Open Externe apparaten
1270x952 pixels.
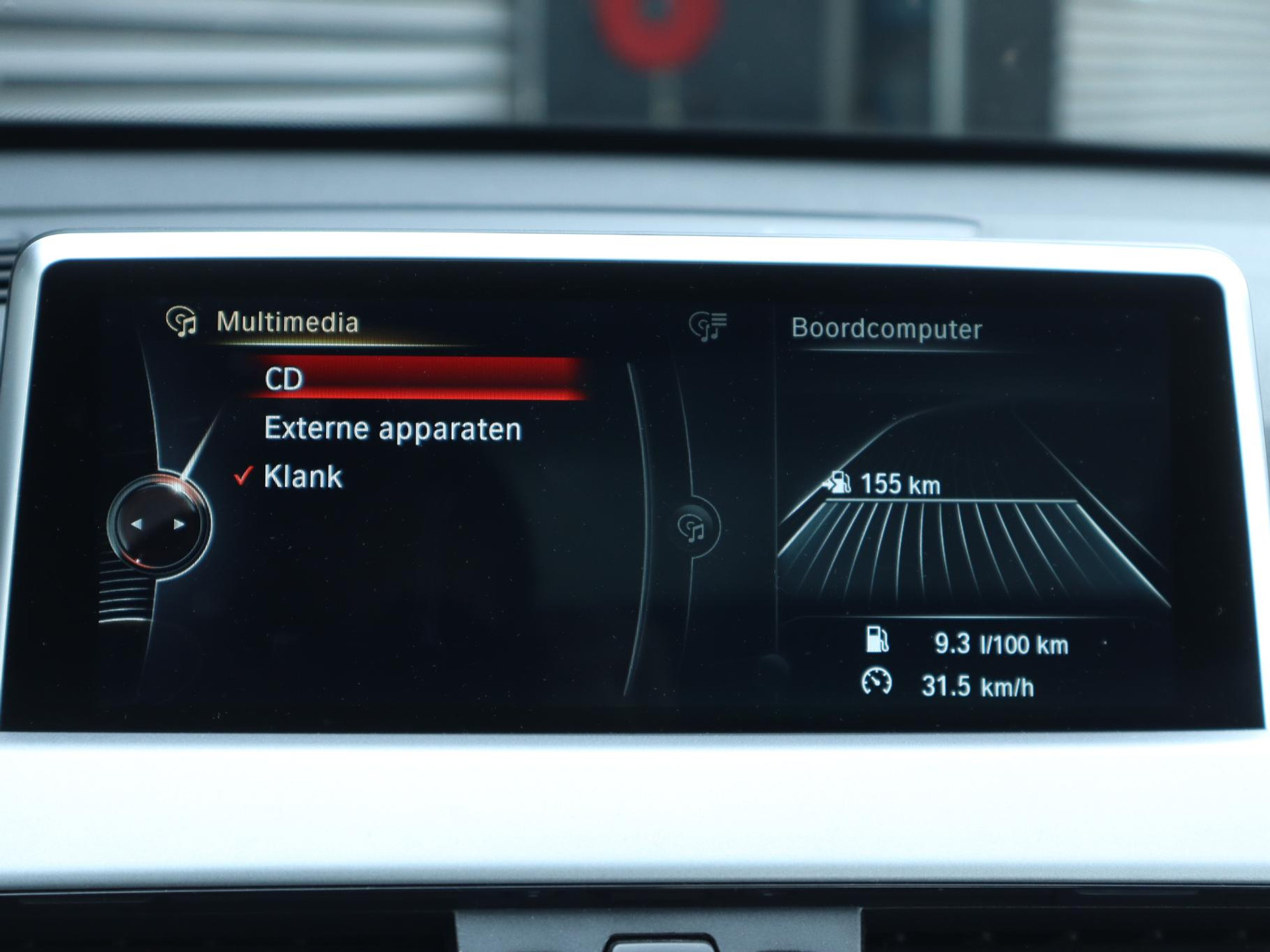[392, 429]
